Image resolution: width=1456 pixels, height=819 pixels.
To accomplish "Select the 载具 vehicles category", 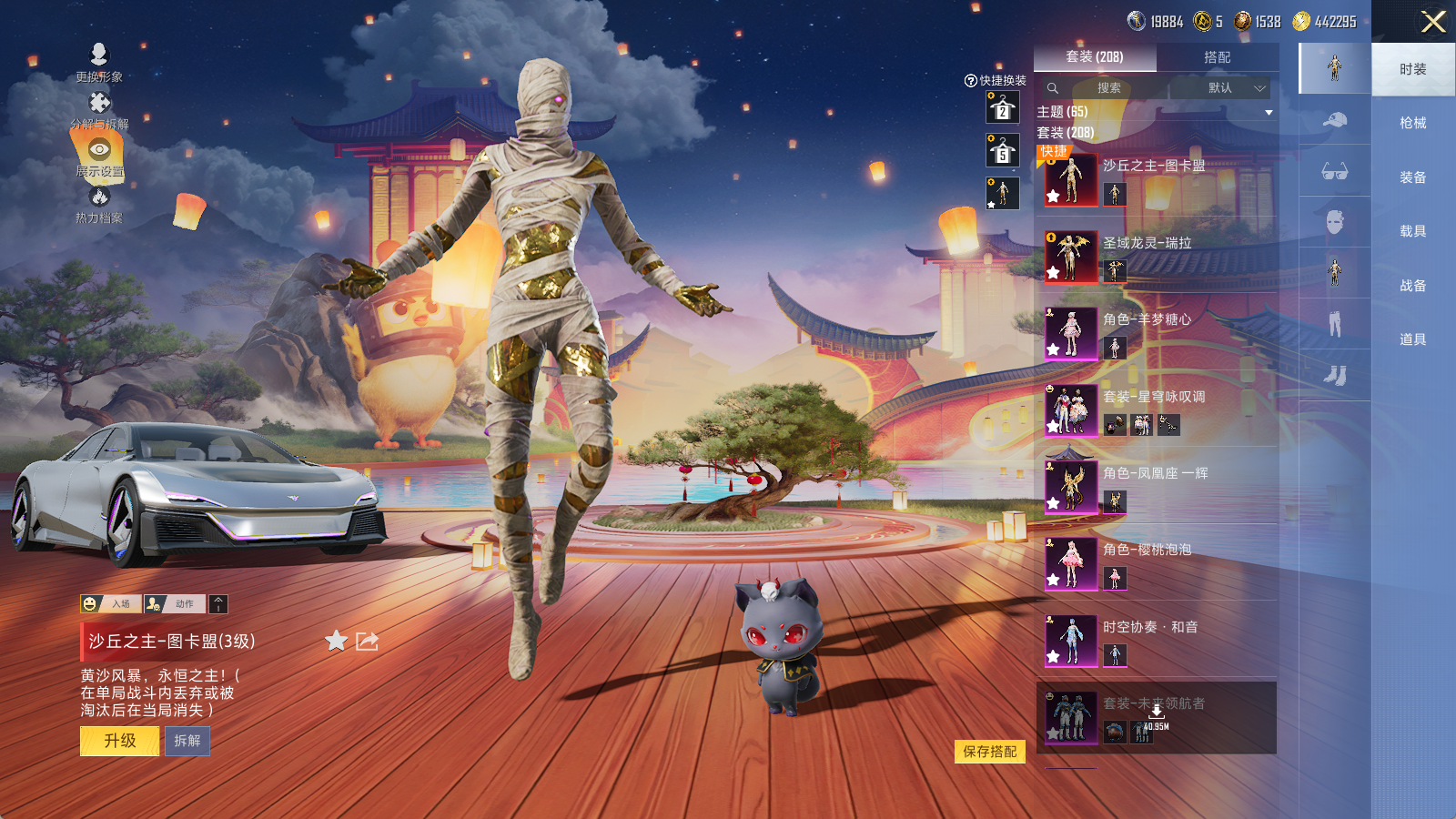I will [1412, 231].
